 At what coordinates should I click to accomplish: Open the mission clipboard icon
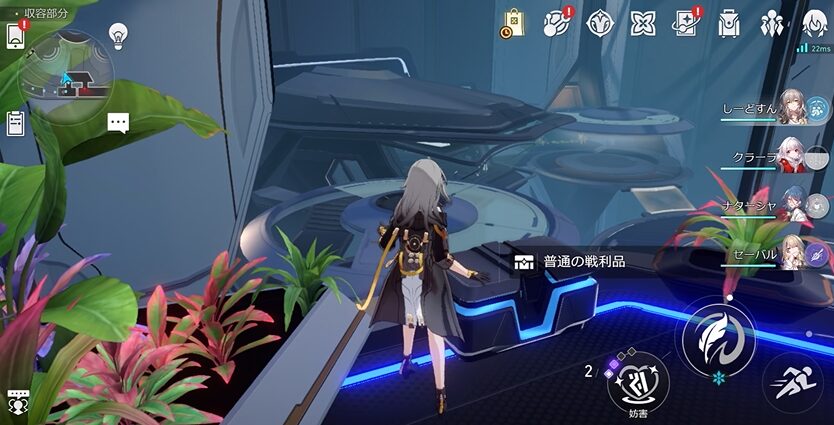(16, 123)
